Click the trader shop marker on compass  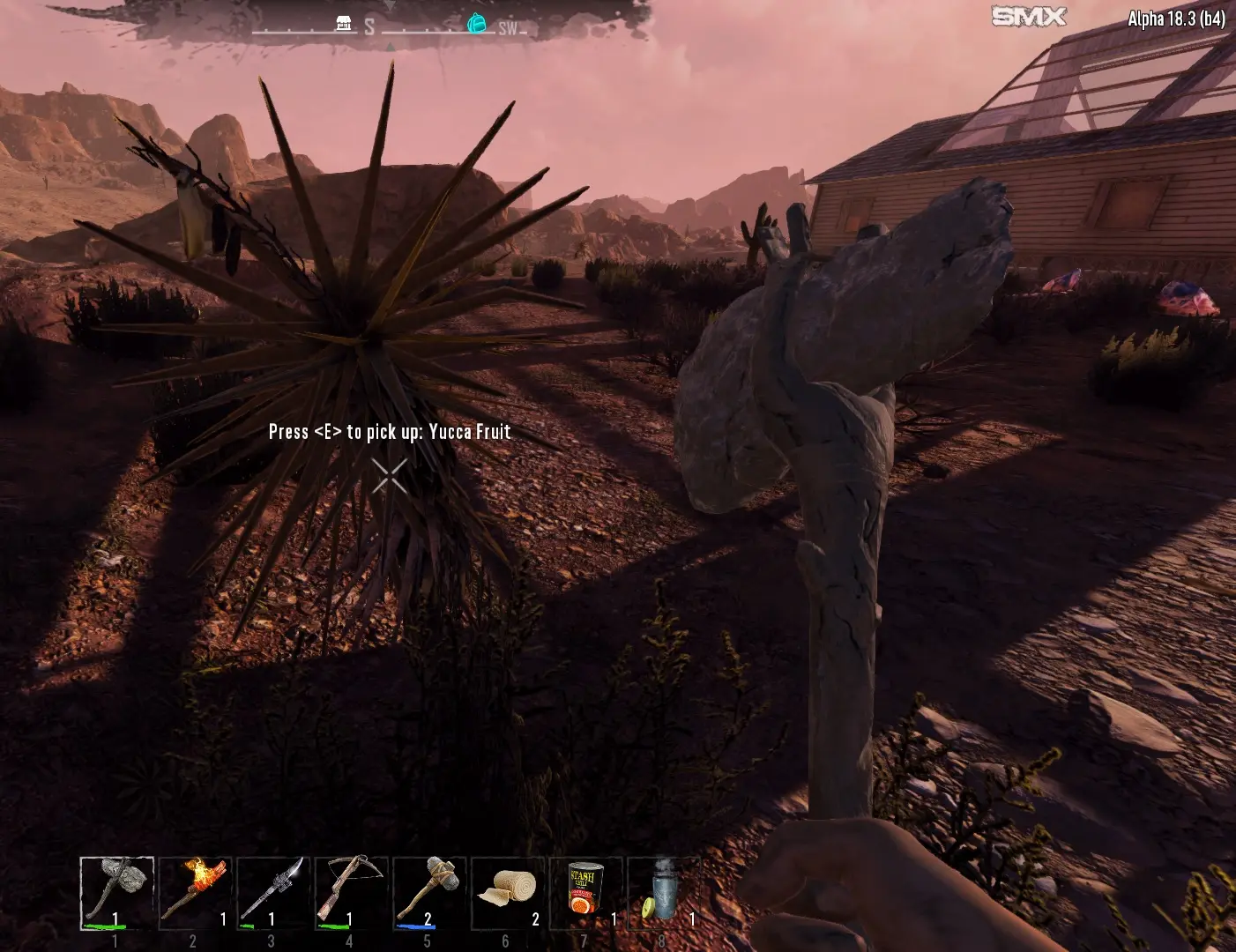[344, 24]
